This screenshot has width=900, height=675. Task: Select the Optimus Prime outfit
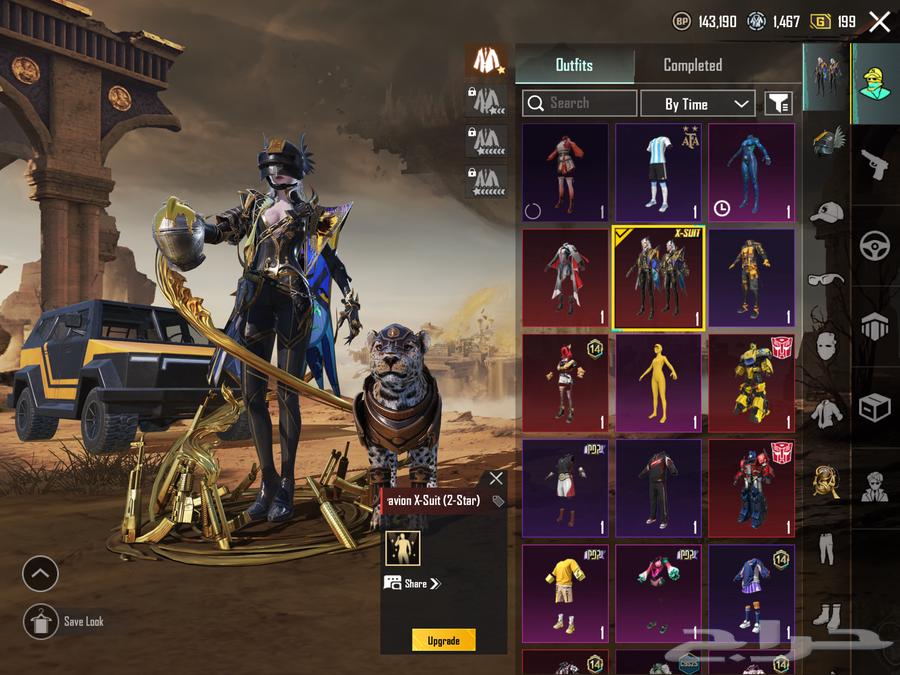coord(751,487)
